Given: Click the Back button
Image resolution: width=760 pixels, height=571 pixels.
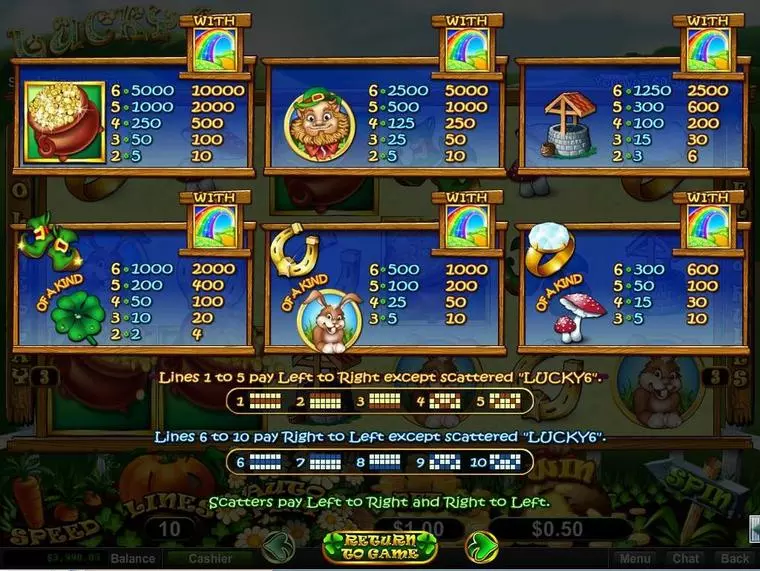Looking at the screenshot, I should click(x=735, y=559).
